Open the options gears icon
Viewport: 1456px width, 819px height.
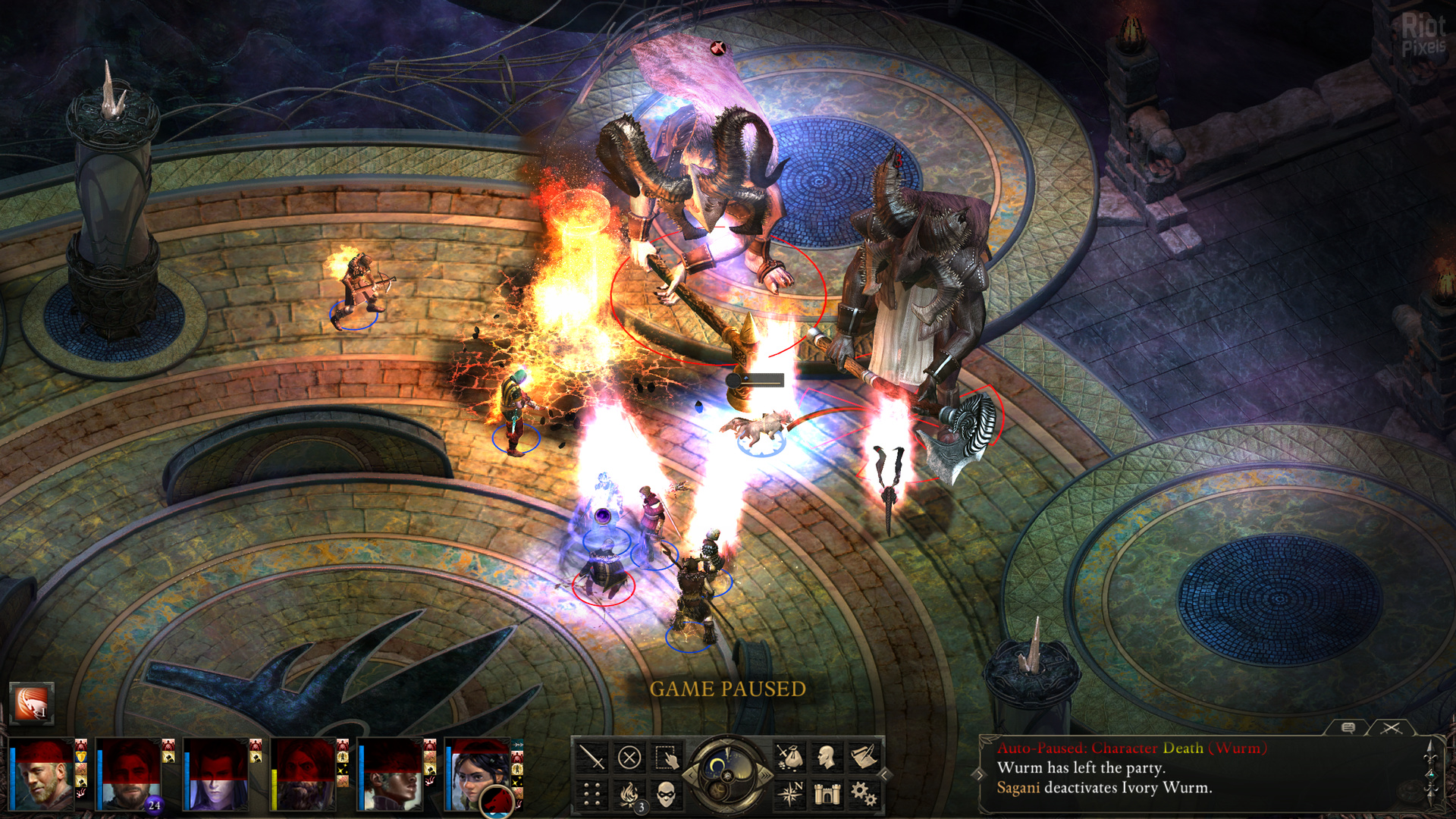point(864,794)
